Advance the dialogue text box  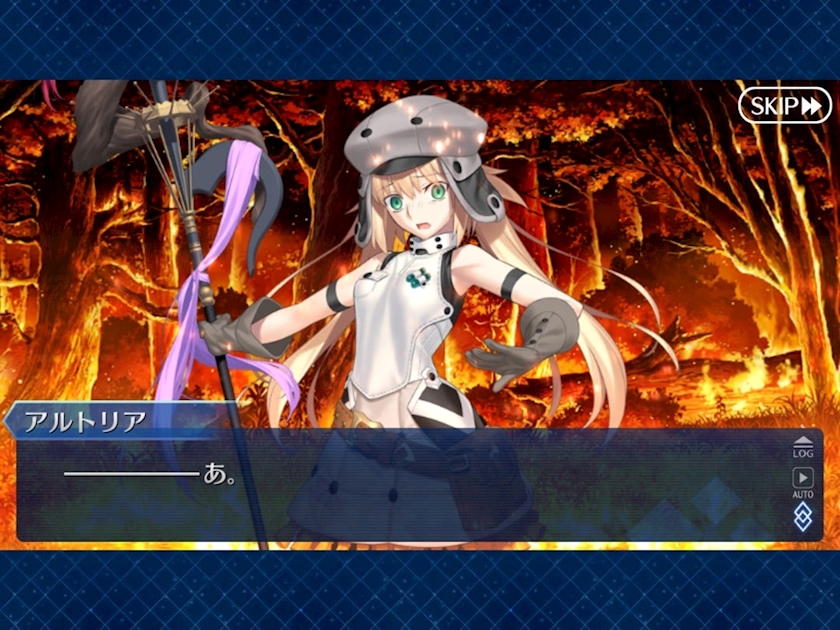(400, 490)
